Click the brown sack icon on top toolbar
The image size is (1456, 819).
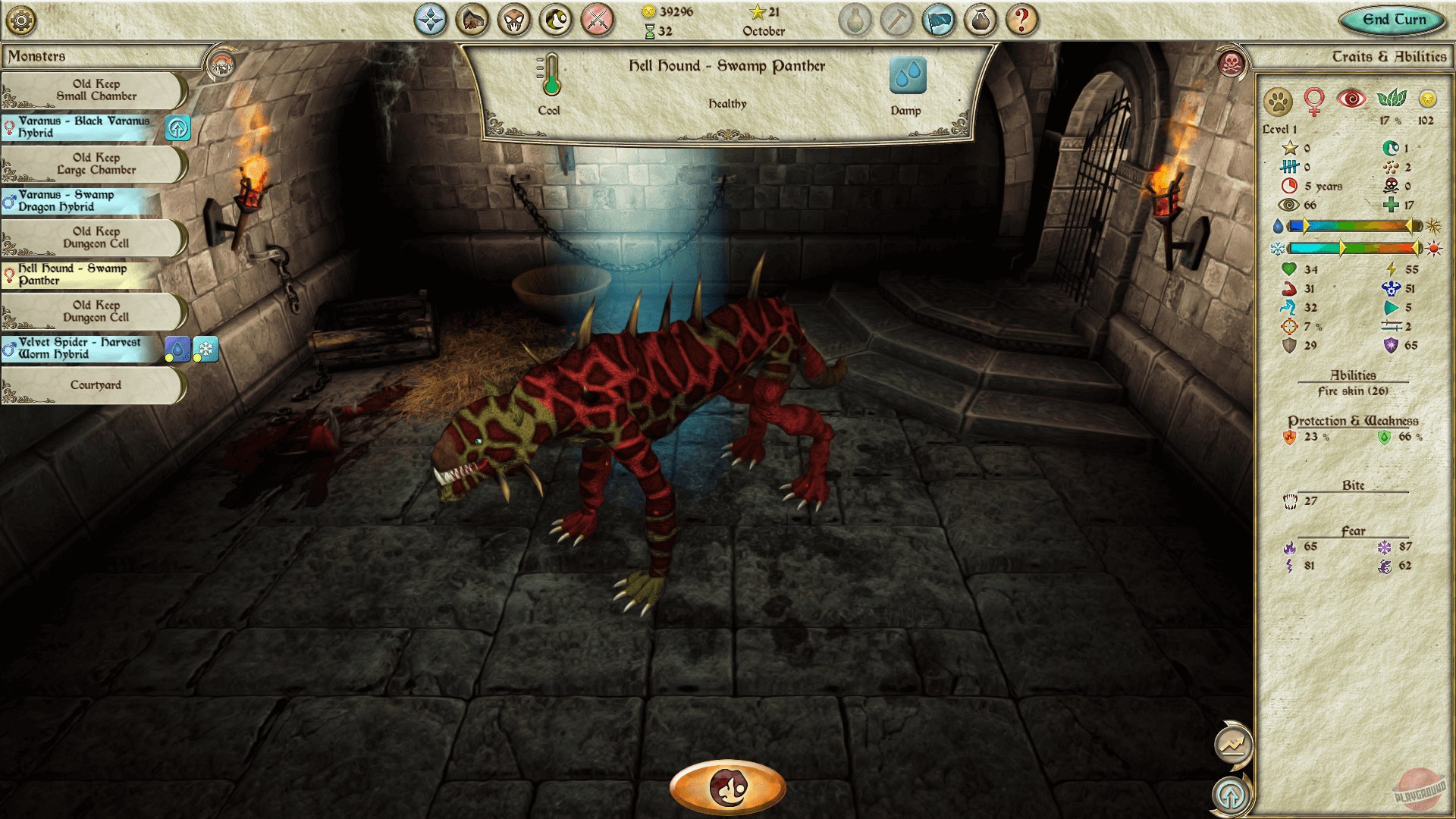tap(982, 20)
